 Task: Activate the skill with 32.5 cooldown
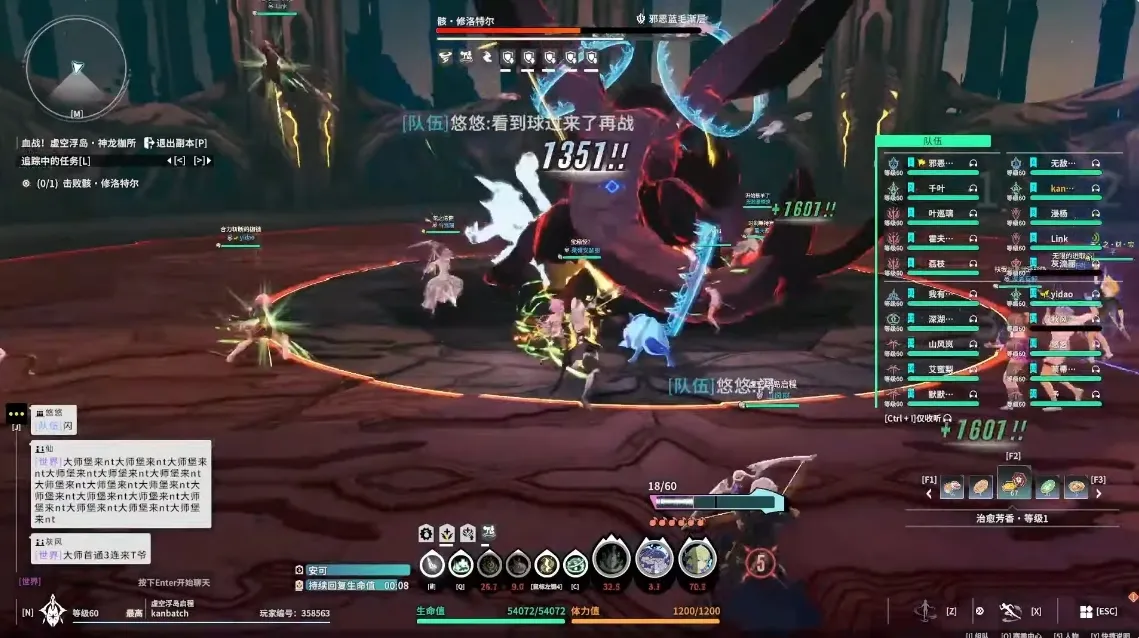coord(612,559)
